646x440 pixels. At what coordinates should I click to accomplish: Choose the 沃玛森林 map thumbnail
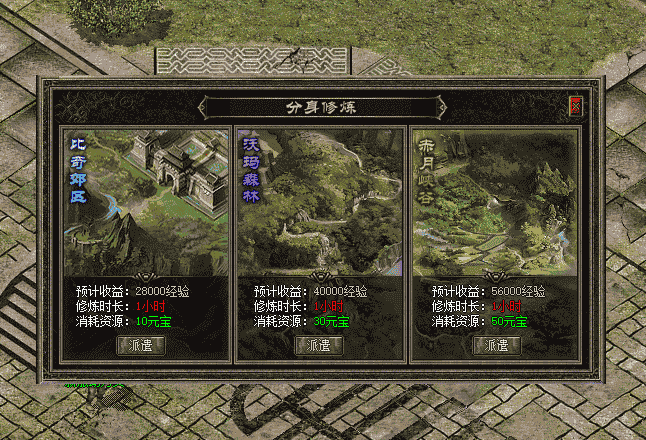[319, 202]
